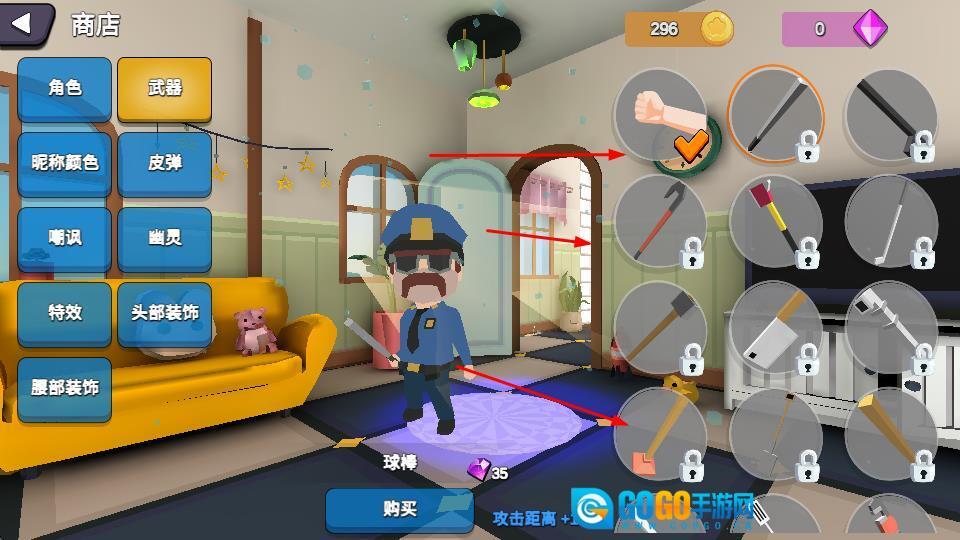The image size is (960, 540).
Task: Choose the highlighted baseball bat weapon
Action: pyautogui.click(x=775, y=115)
